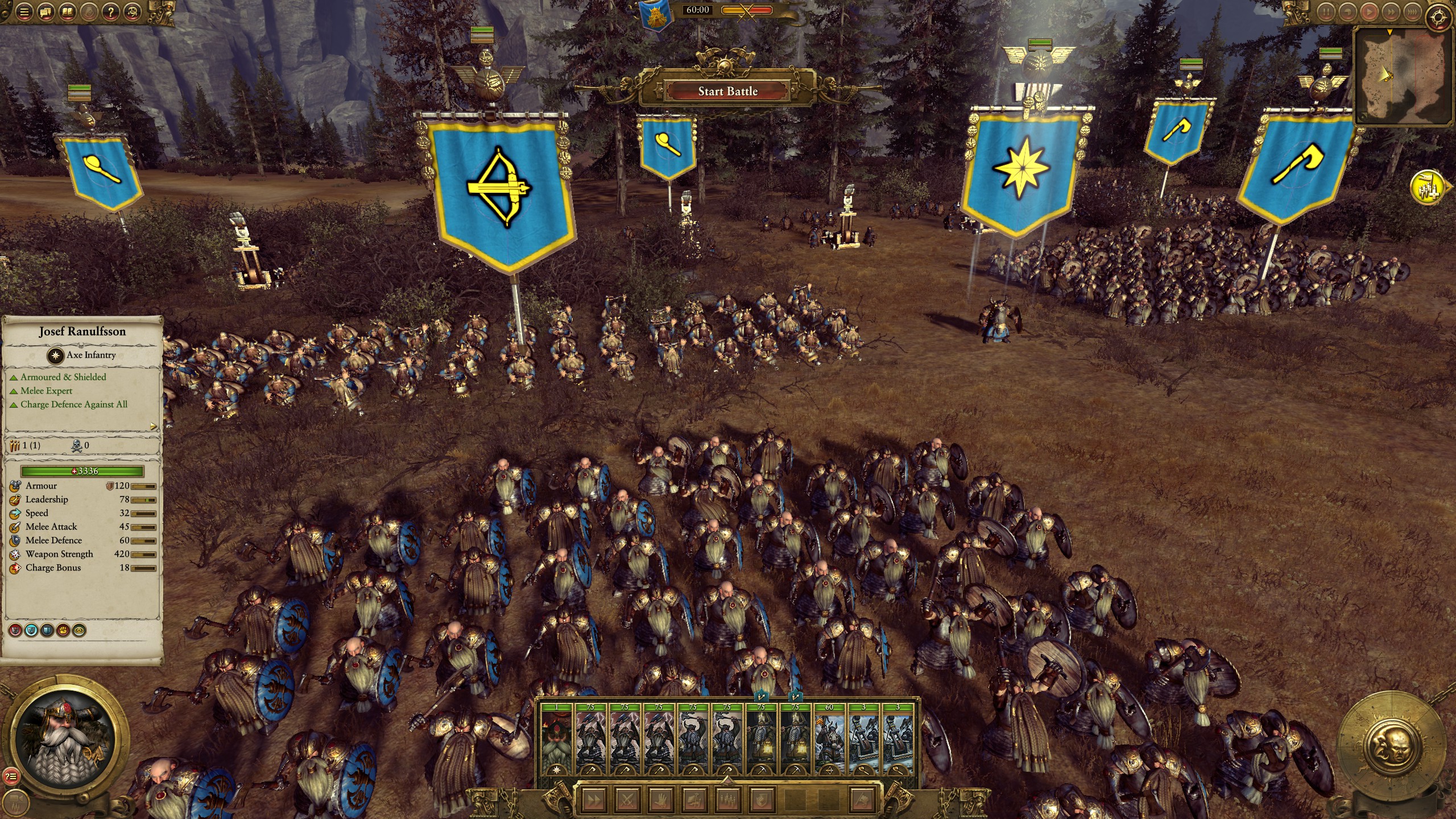Start the battle
Viewport: 1456px width, 819px height.
click(x=727, y=91)
